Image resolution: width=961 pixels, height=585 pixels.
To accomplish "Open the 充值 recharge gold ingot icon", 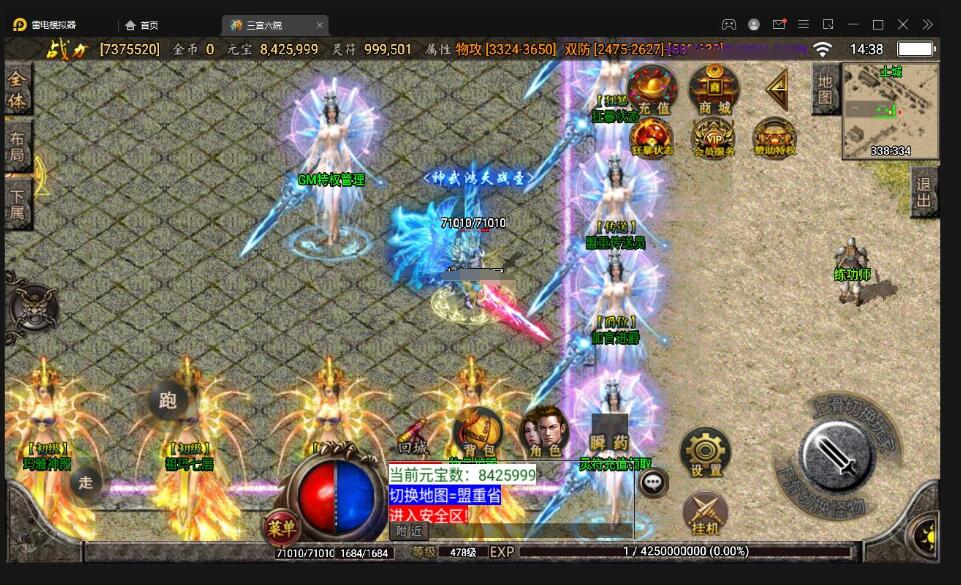I will tap(652, 90).
